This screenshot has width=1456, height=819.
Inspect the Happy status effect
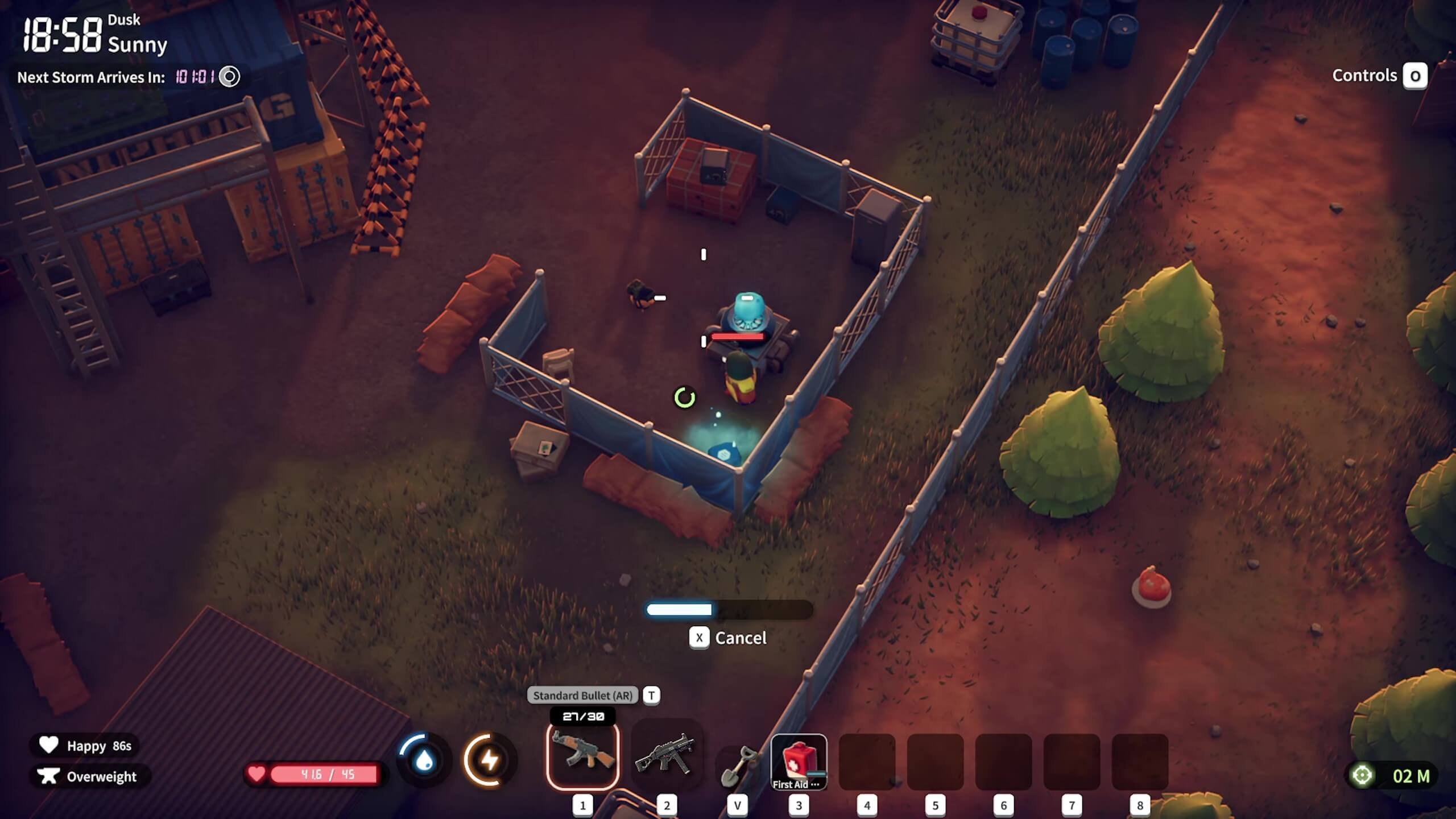[85, 746]
